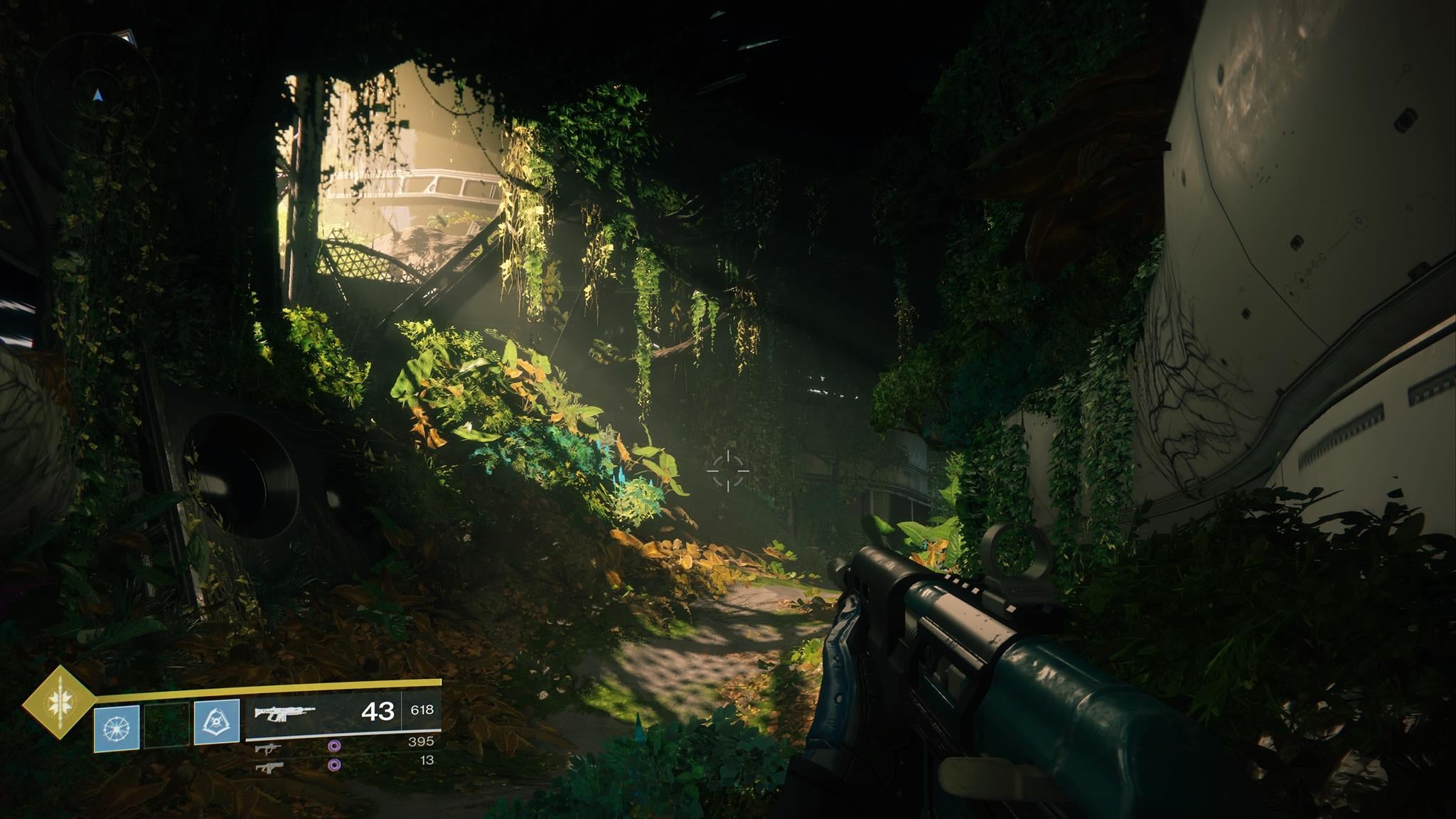
Task: Click the 13 ammo count for the sidearm
Action: click(428, 761)
